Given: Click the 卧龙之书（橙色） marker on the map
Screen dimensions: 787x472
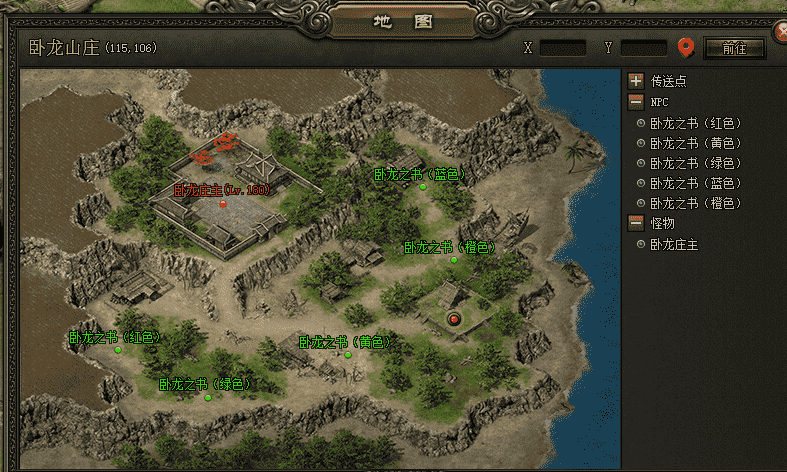Looking at the screenshot, I should 453,260.
